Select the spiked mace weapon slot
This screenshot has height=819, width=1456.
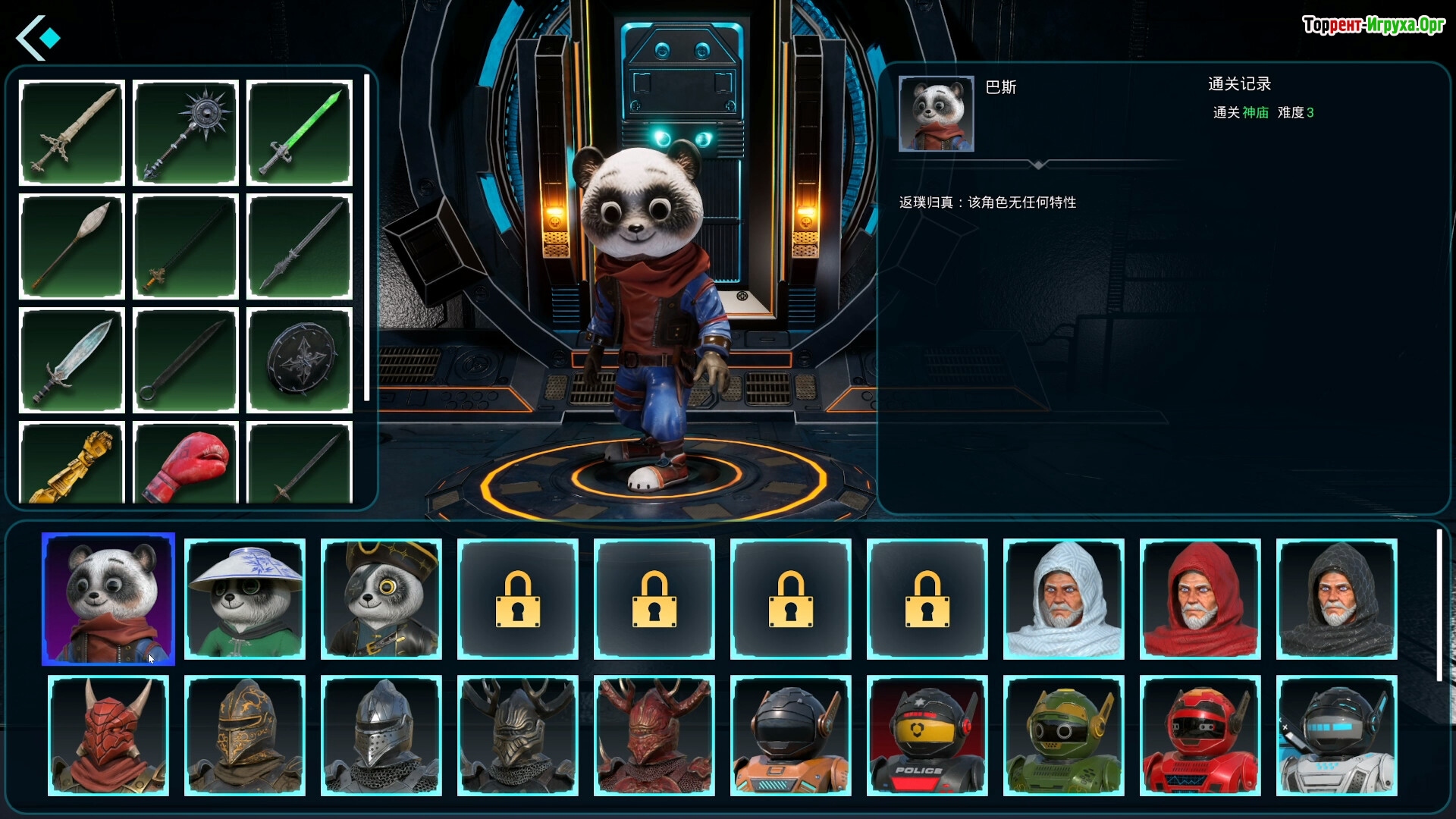pyautogui.click(x=186, y=133)
